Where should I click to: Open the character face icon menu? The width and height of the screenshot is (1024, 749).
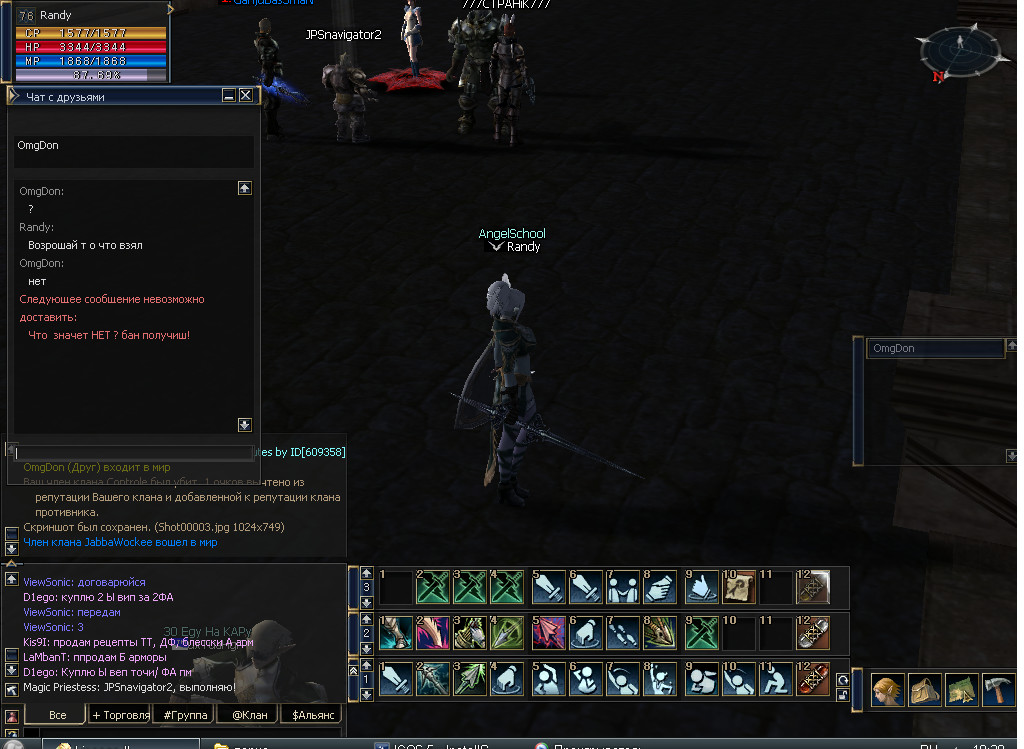[887, 690]
